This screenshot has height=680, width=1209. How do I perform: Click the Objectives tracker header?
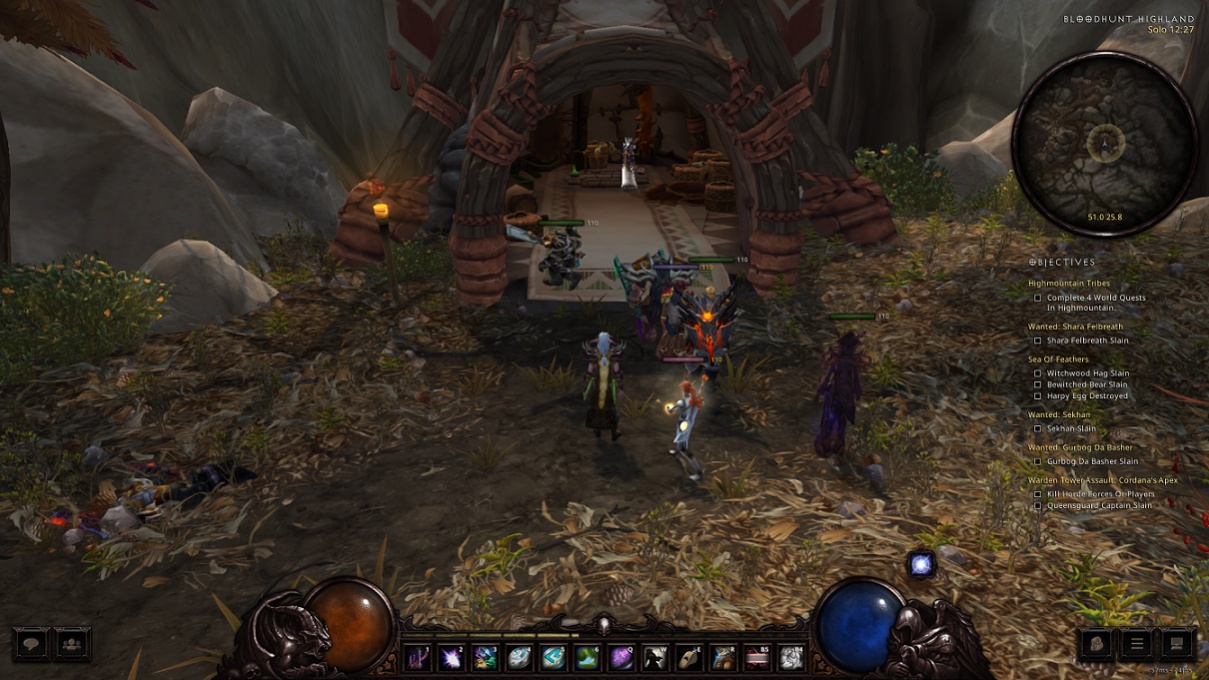[1062, 263]
